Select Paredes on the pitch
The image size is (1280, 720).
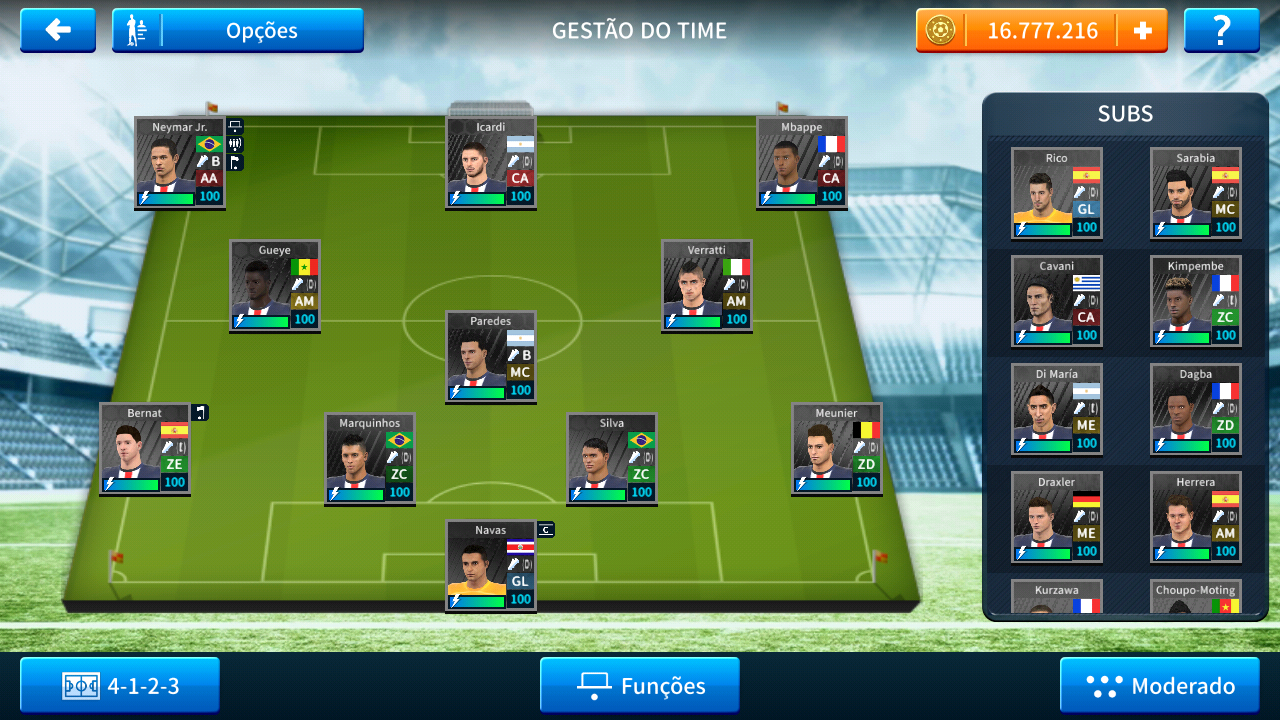pos(490,357)
